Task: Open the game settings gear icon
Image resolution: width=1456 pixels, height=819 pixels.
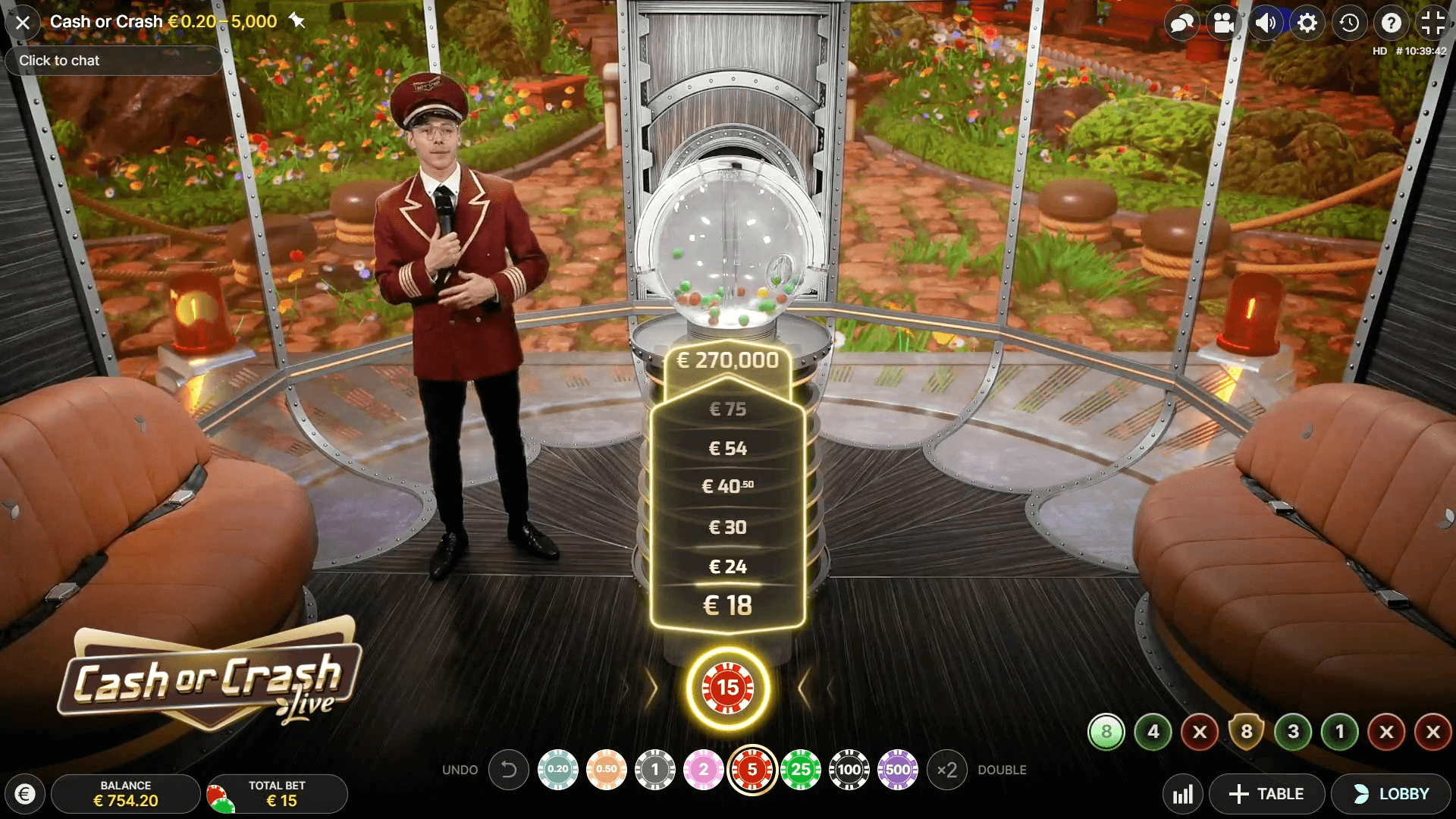Action: [x=1307, y=23]
